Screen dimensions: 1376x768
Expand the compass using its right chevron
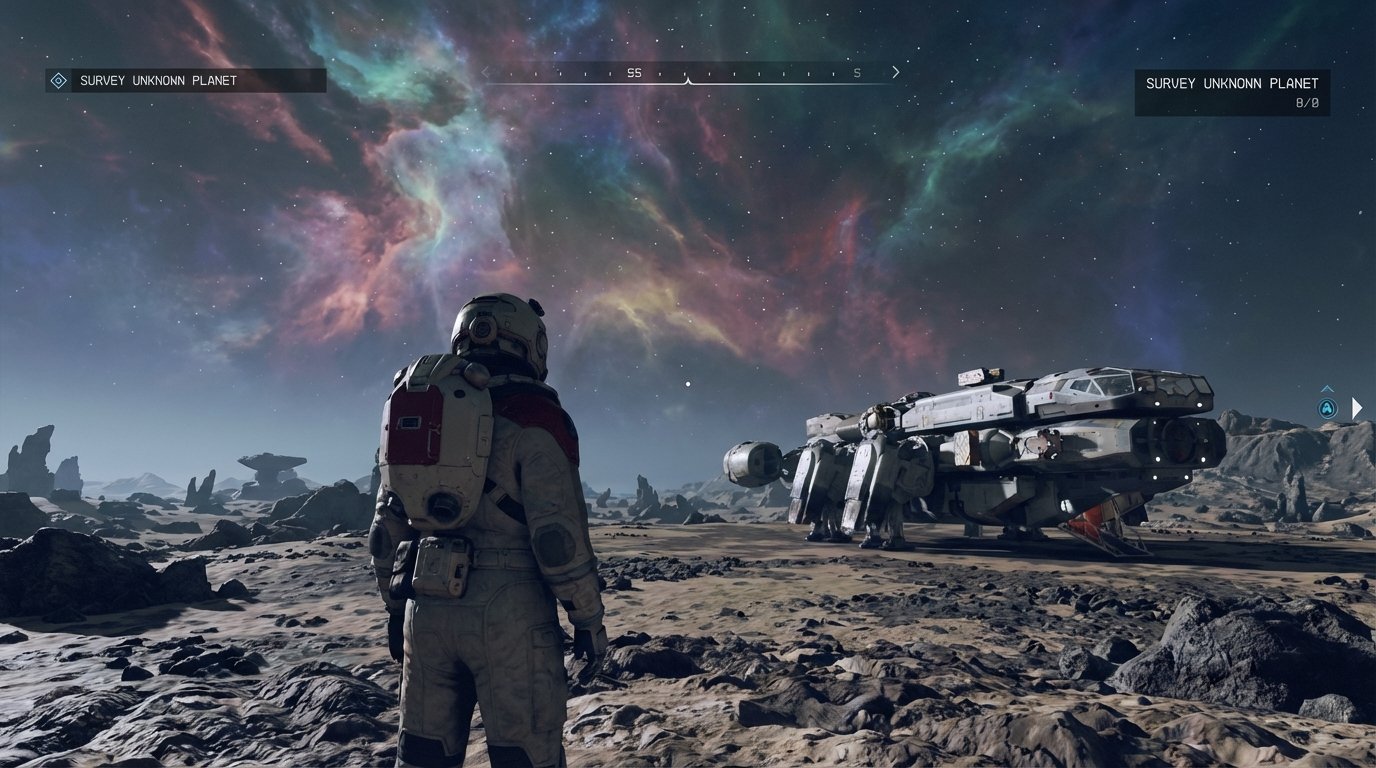click(895, 72)
